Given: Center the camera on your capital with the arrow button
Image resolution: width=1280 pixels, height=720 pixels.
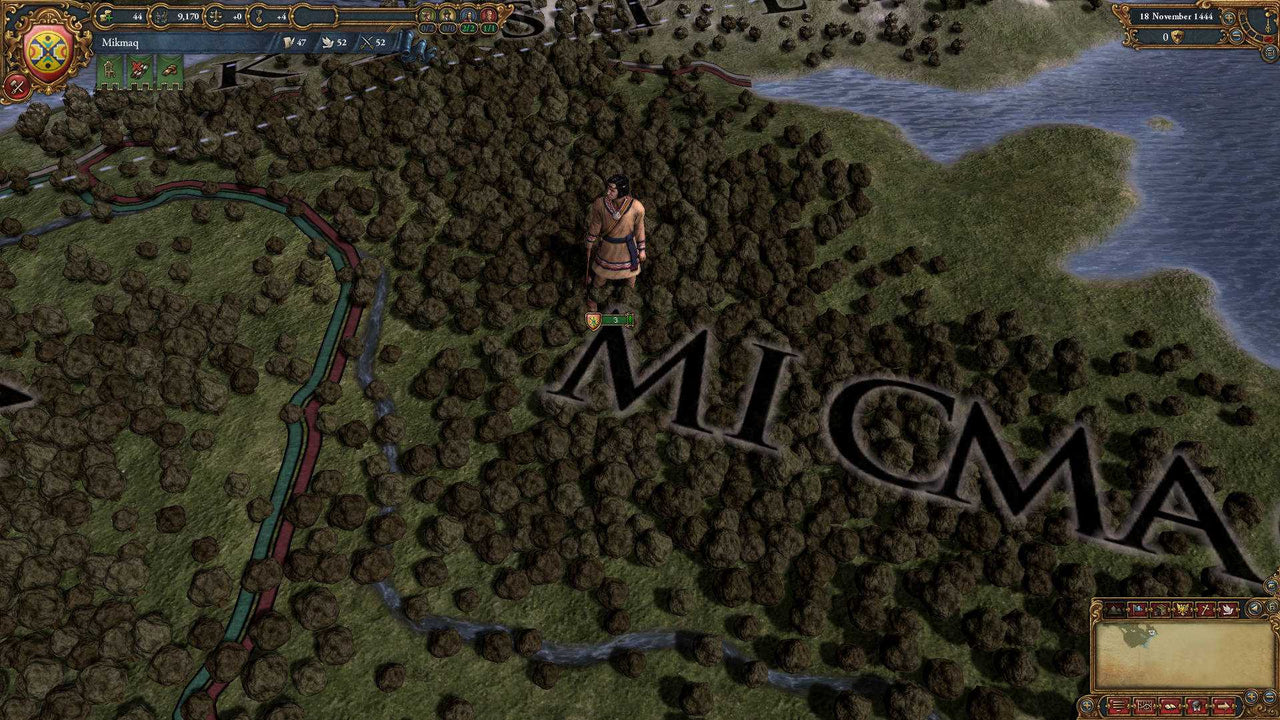Looking at the screenshot, I should click(1223, 704).
